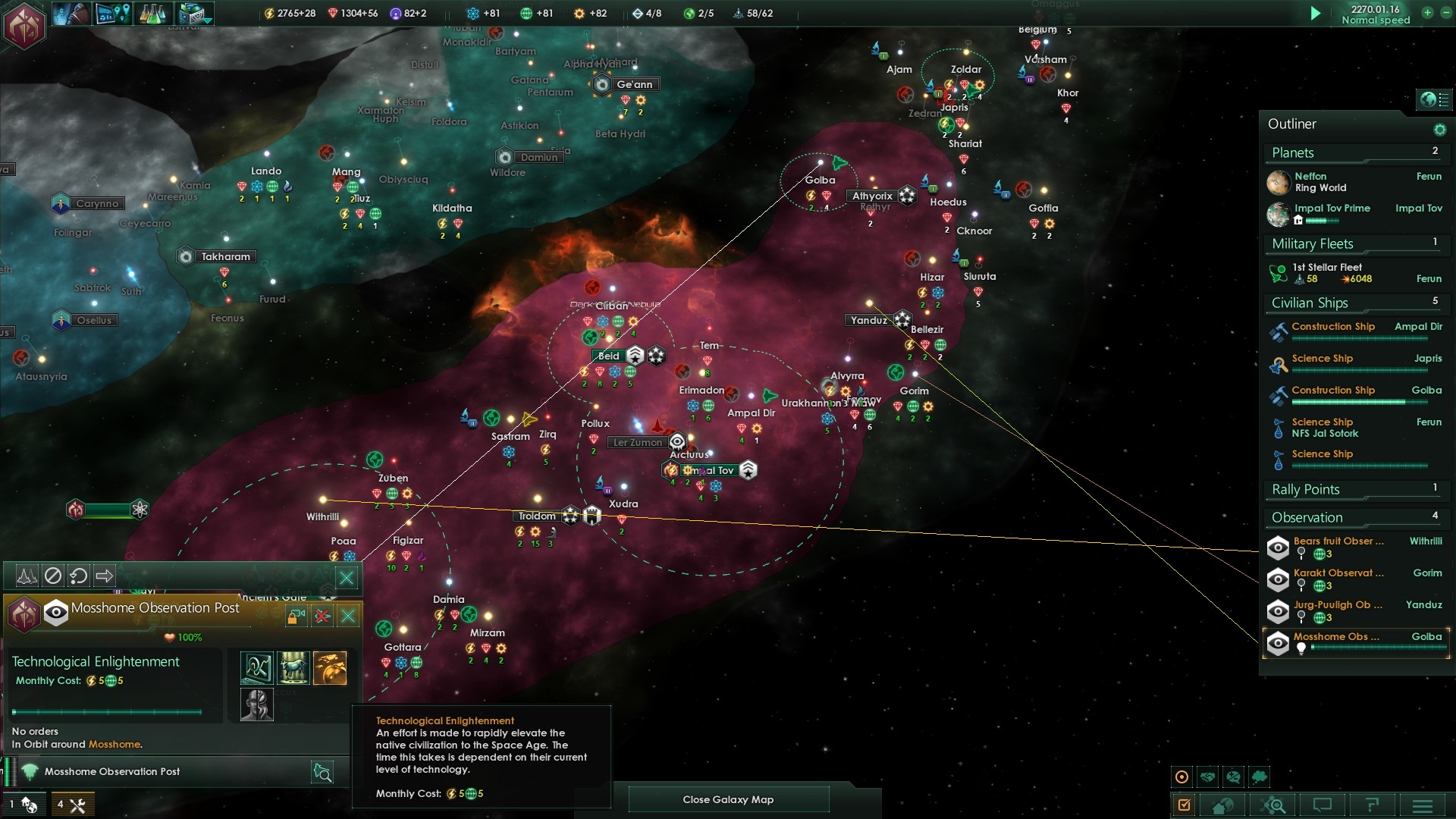Close the galaxy map
The width and height of the screenshot is (1456, 819).
[x=728, y=799]
